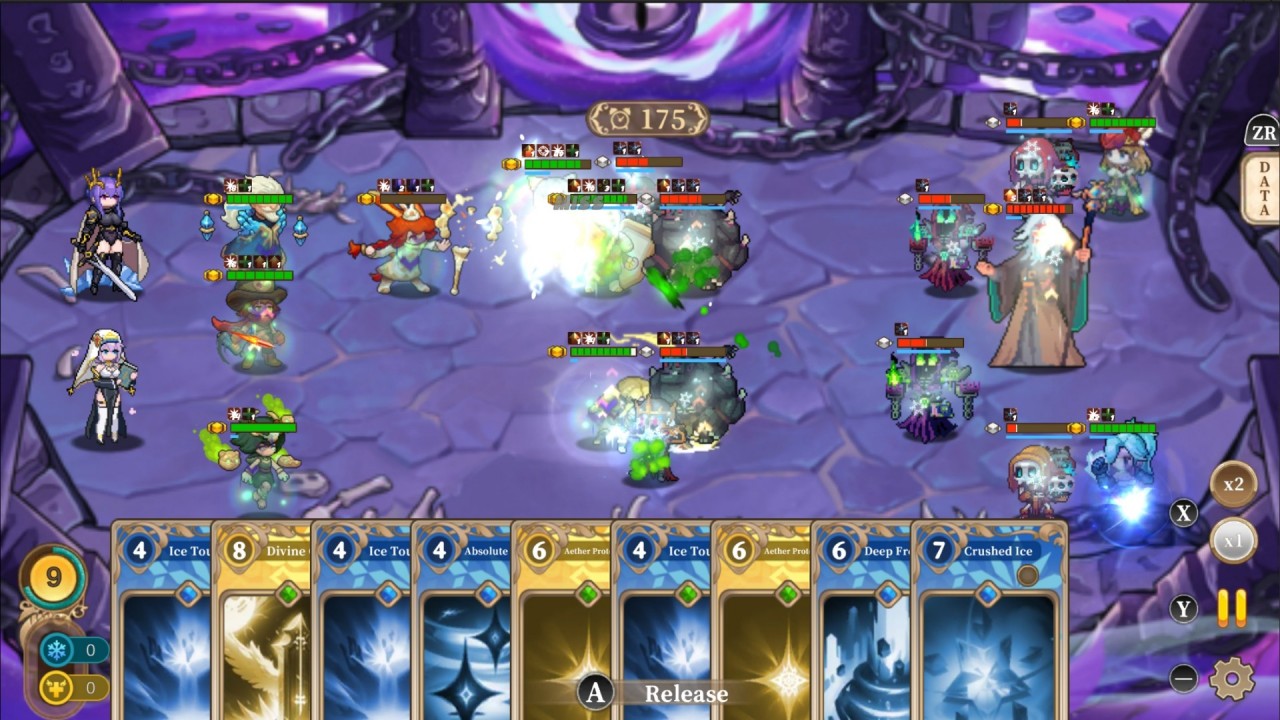
Task: Switch back to x1 battle speed
Action: point(1236,540)
